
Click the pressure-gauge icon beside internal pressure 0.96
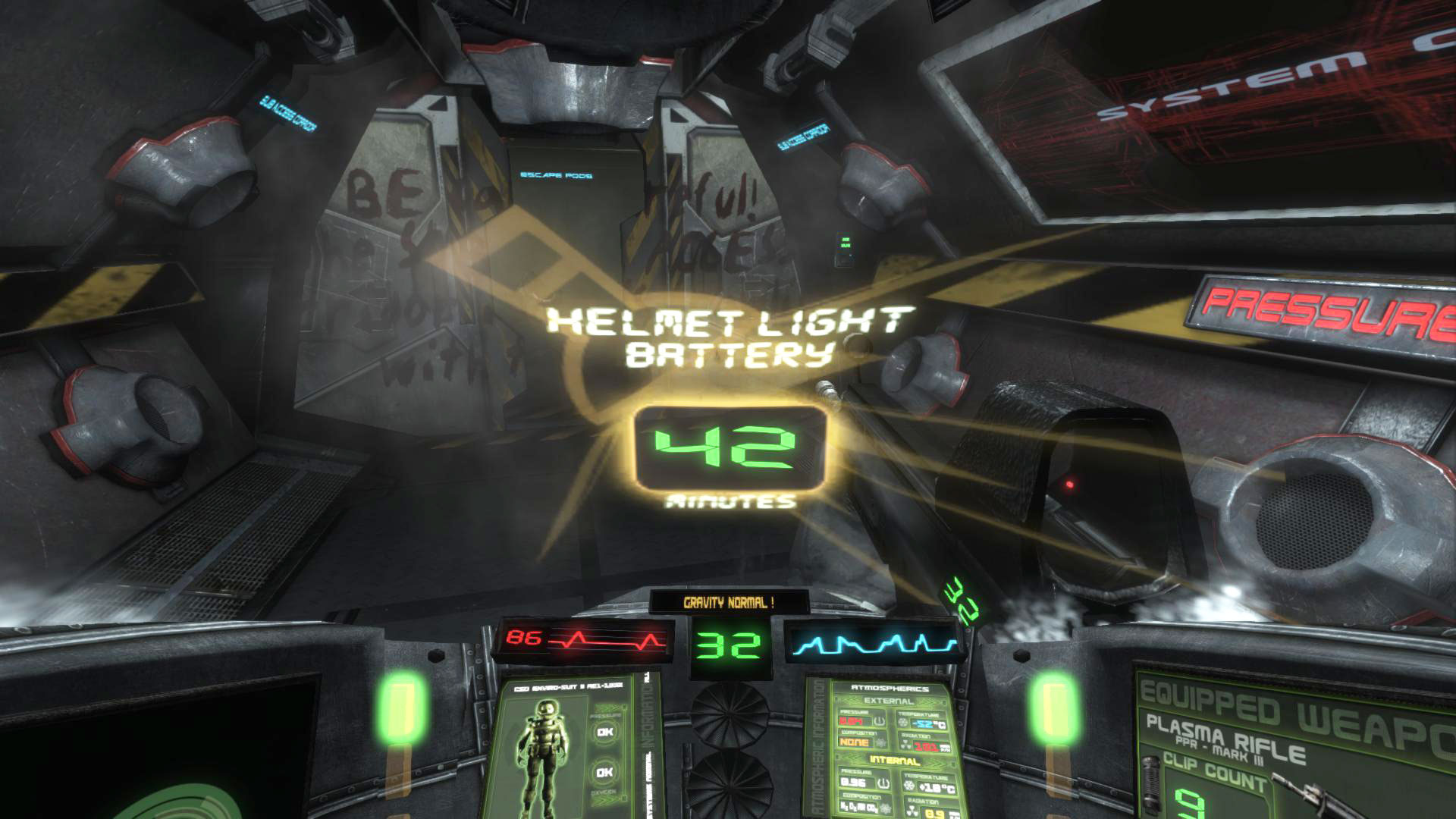[883, 783]
